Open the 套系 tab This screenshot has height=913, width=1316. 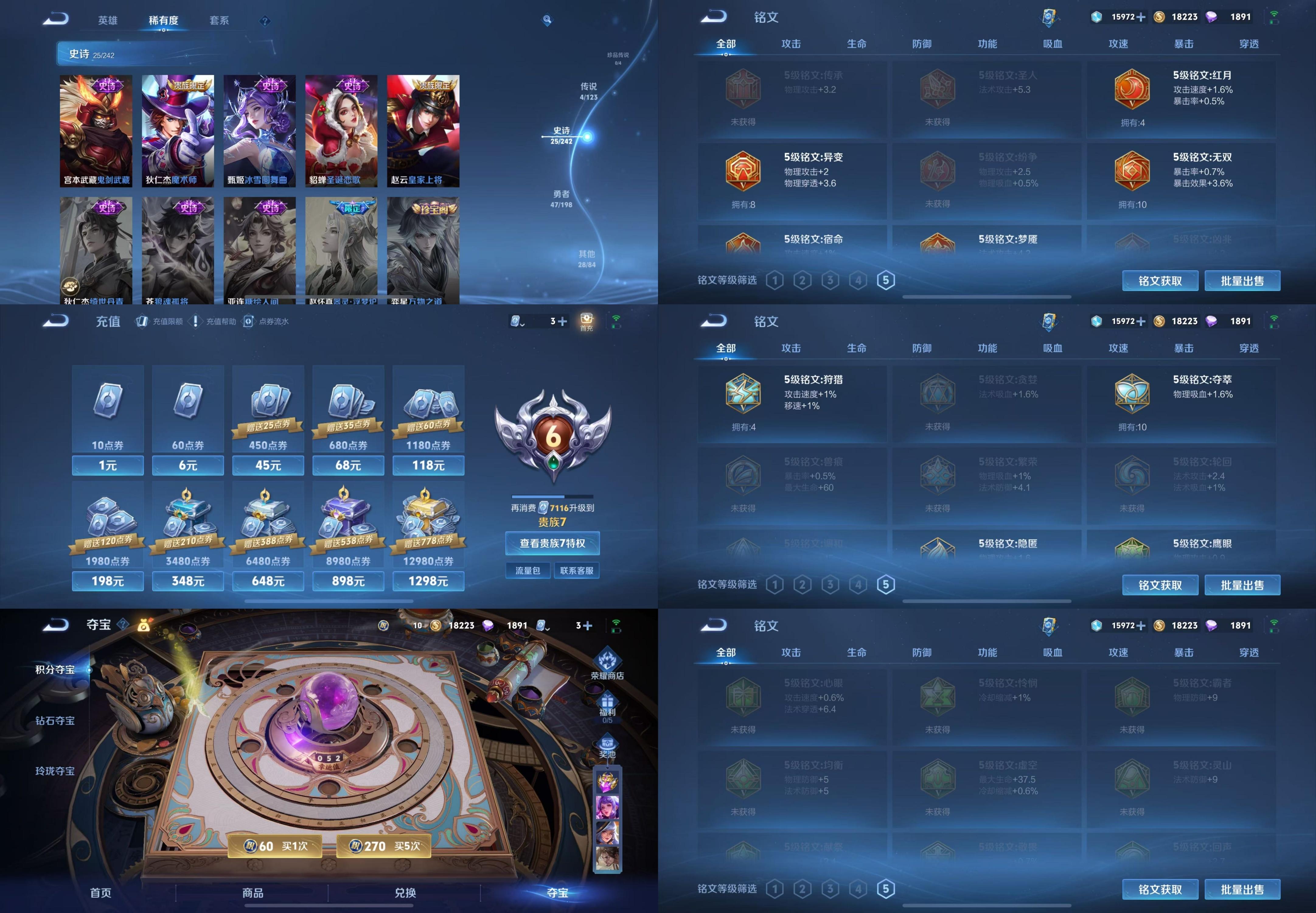coord(219,21)
